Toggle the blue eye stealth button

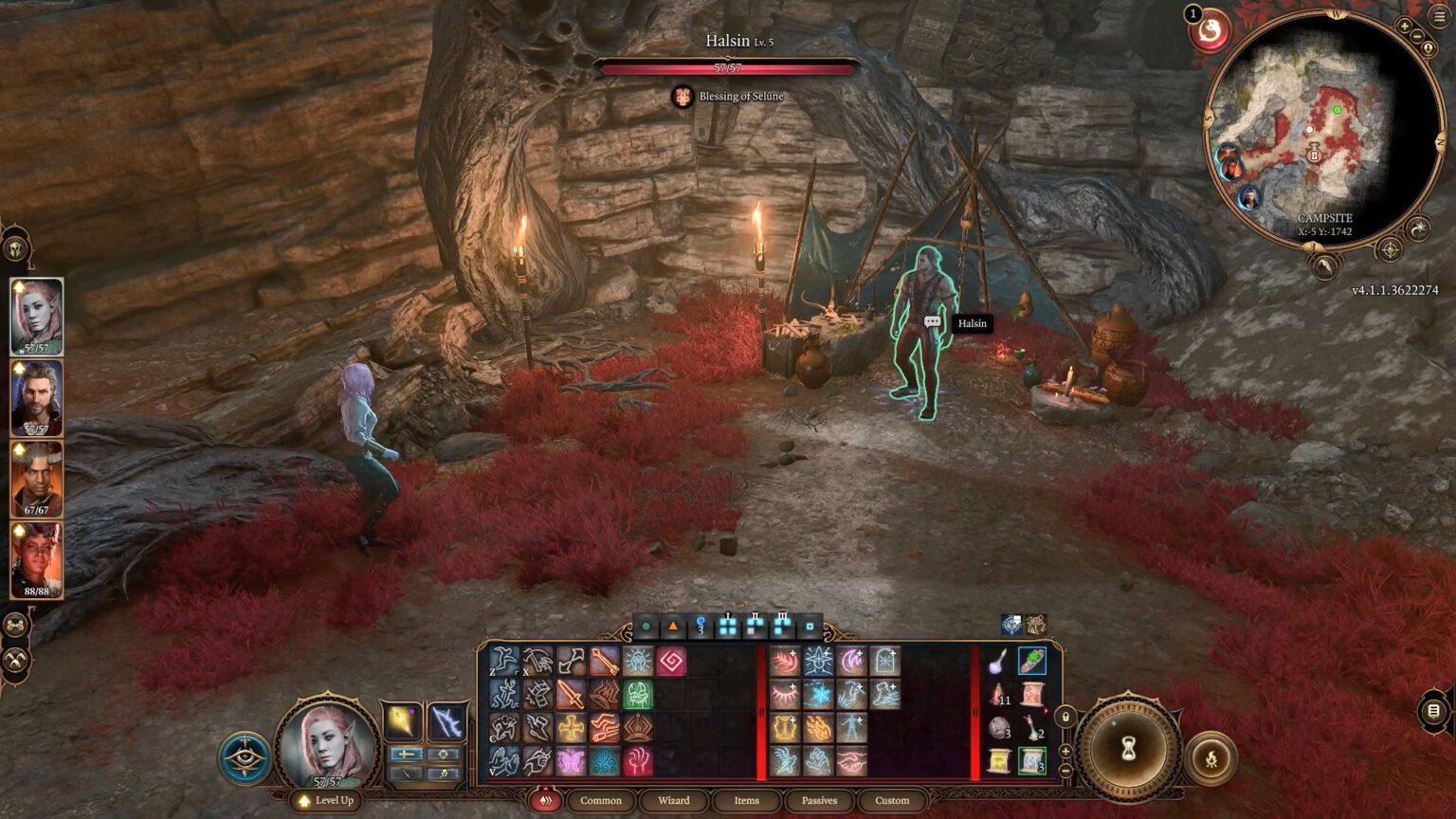click(245, 757)
